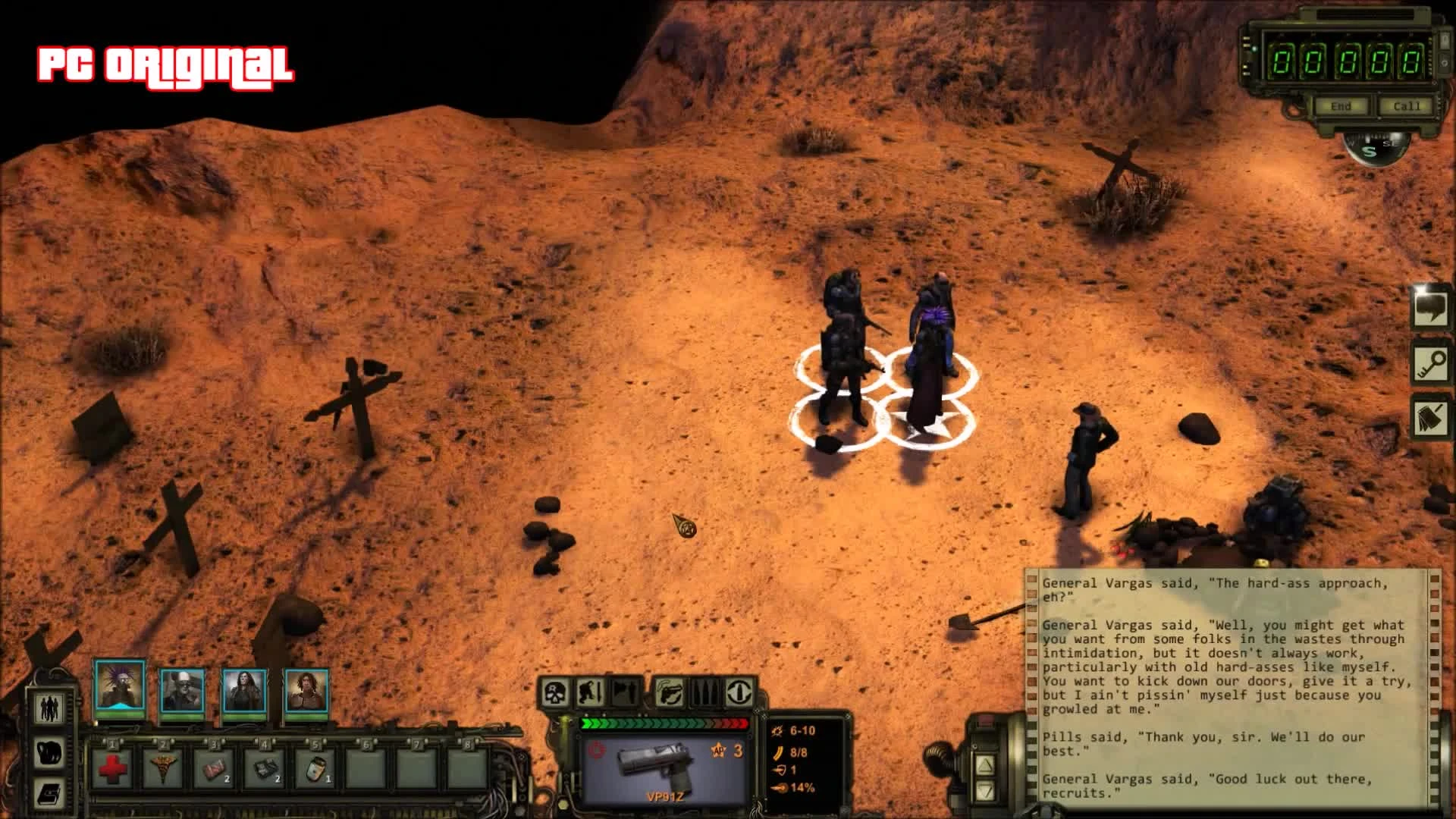The width and height of the screenshot is (1456, 819).
Task: Toggle the crouch stance icon
Action: pyautogui.click(x=590, y=692)
